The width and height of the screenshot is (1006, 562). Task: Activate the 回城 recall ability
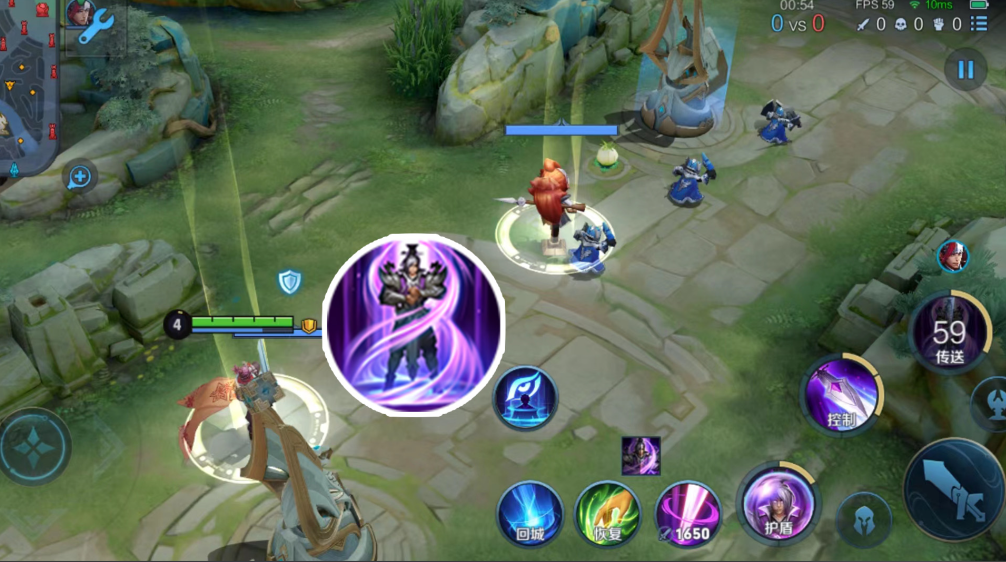pos(530,513)
